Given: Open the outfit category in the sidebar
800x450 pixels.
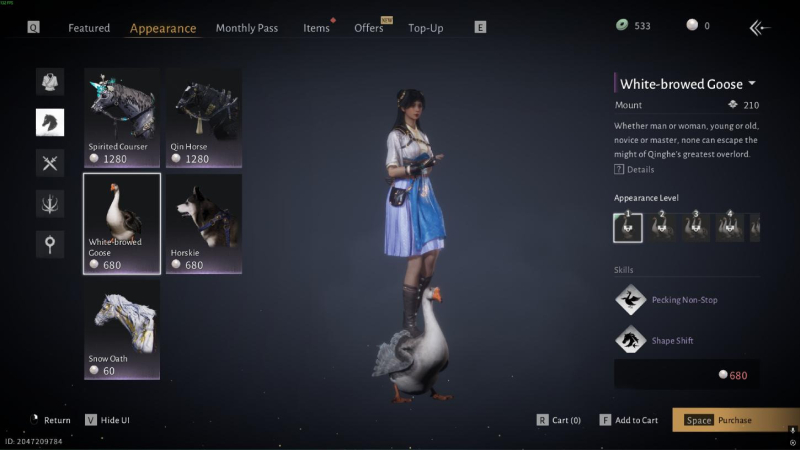Looking at the screenshot, I should click(x=50, y=82).
